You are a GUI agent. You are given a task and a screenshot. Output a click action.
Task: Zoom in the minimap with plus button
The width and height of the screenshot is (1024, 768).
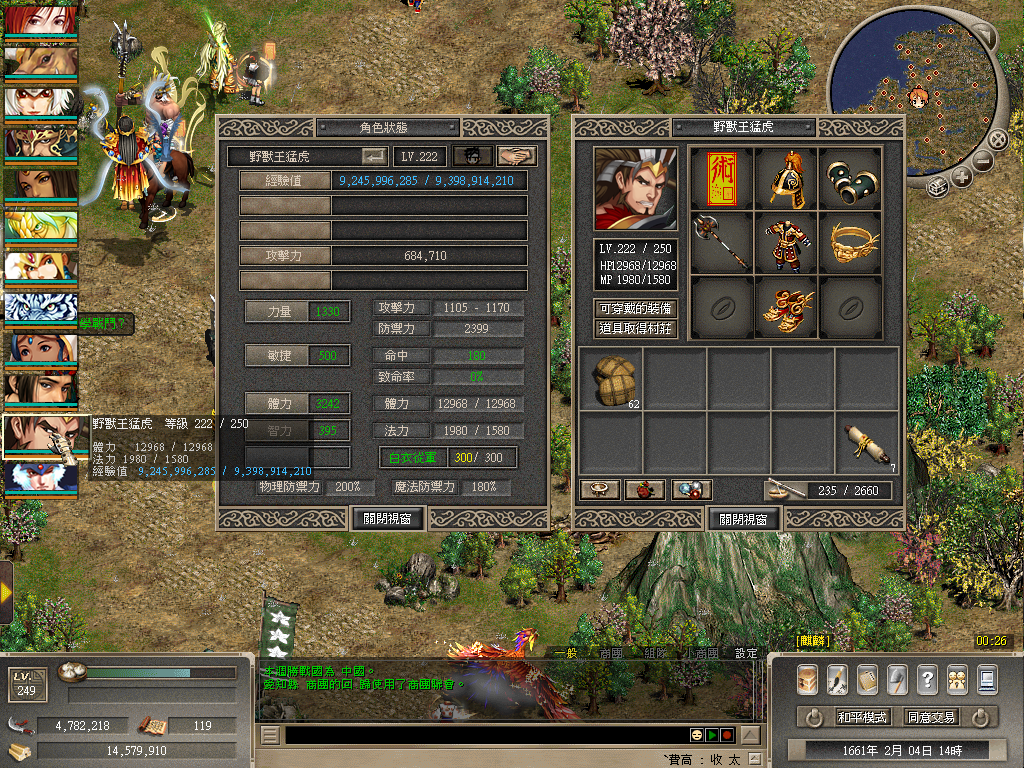962,177
